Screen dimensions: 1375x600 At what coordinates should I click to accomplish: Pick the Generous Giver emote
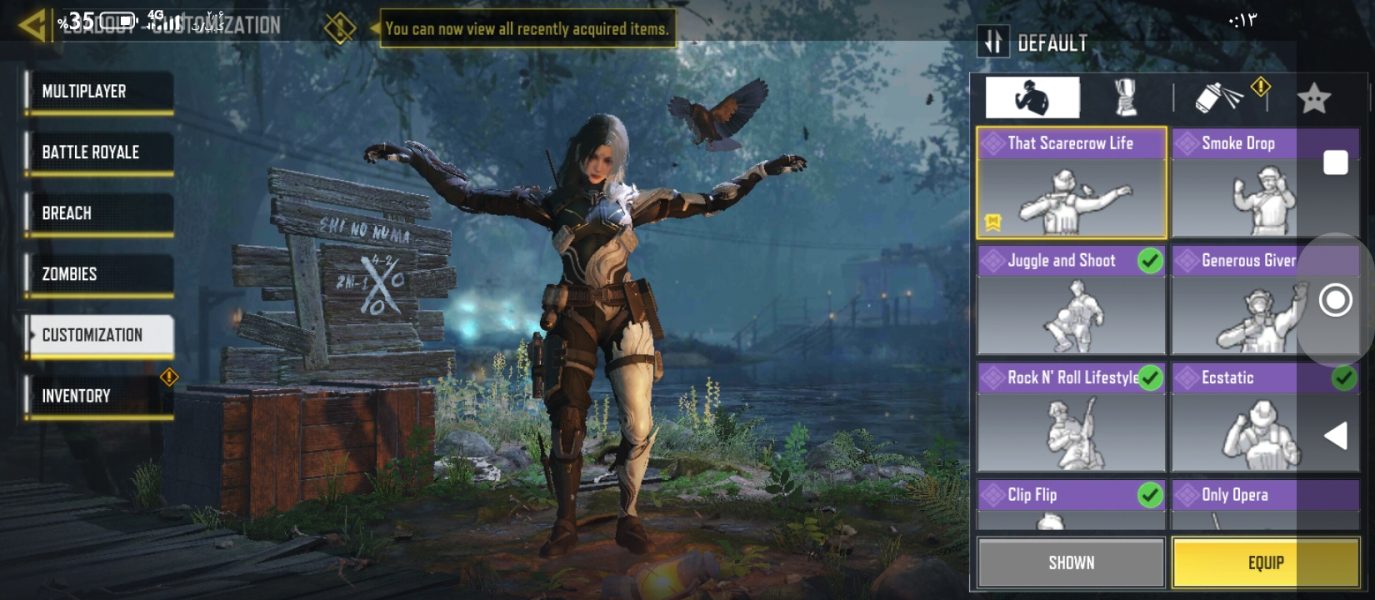pos(1250,300)
